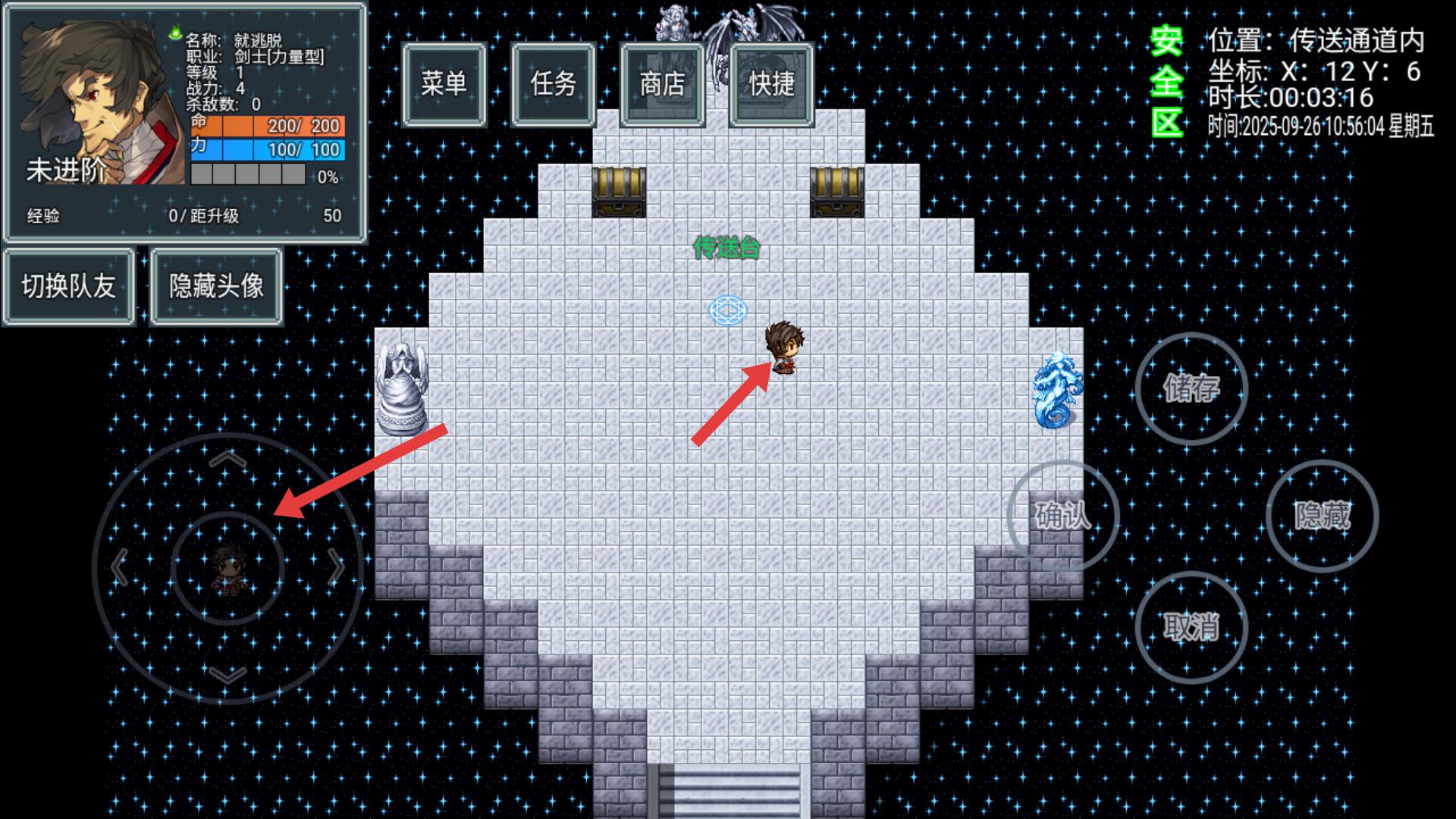
Task: Open the 任务 quest button
Action: pos(553,84)
